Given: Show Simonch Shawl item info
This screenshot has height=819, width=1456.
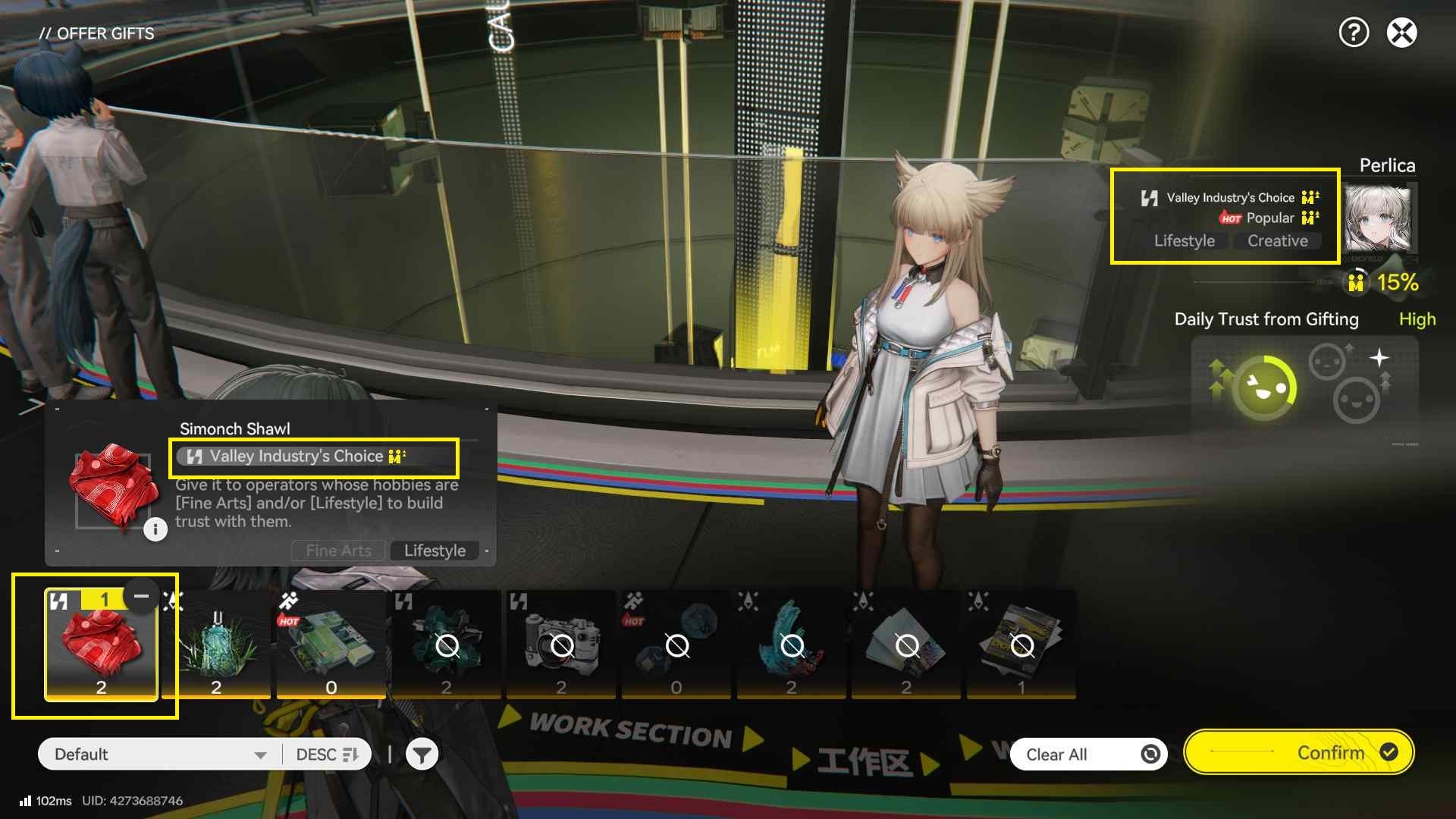Looking at the screenshot, I should pyautogui.click(x=155, y=529).
